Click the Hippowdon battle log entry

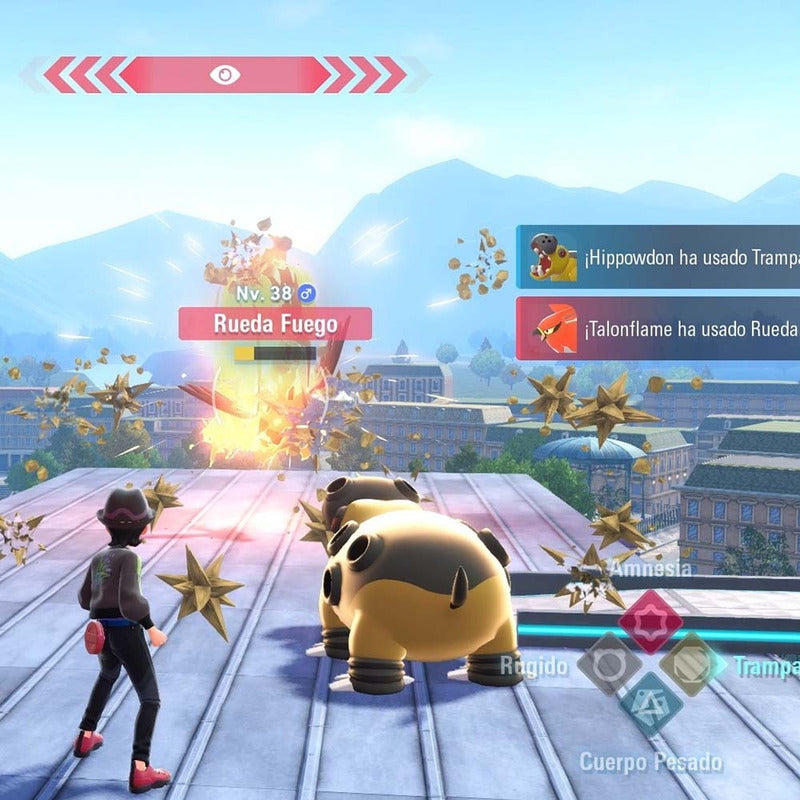[658, 257]
